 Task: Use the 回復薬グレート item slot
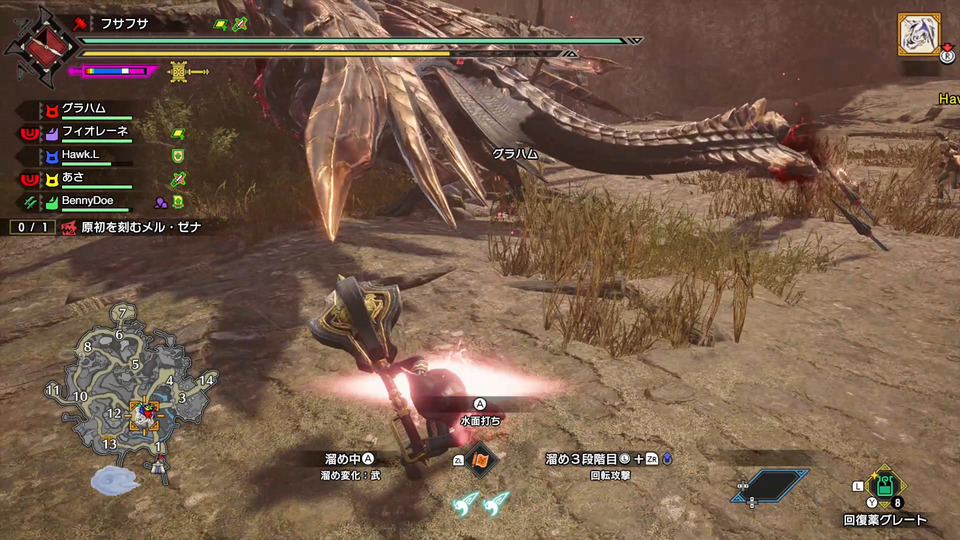pyautogui.click(x=884, y=490)
